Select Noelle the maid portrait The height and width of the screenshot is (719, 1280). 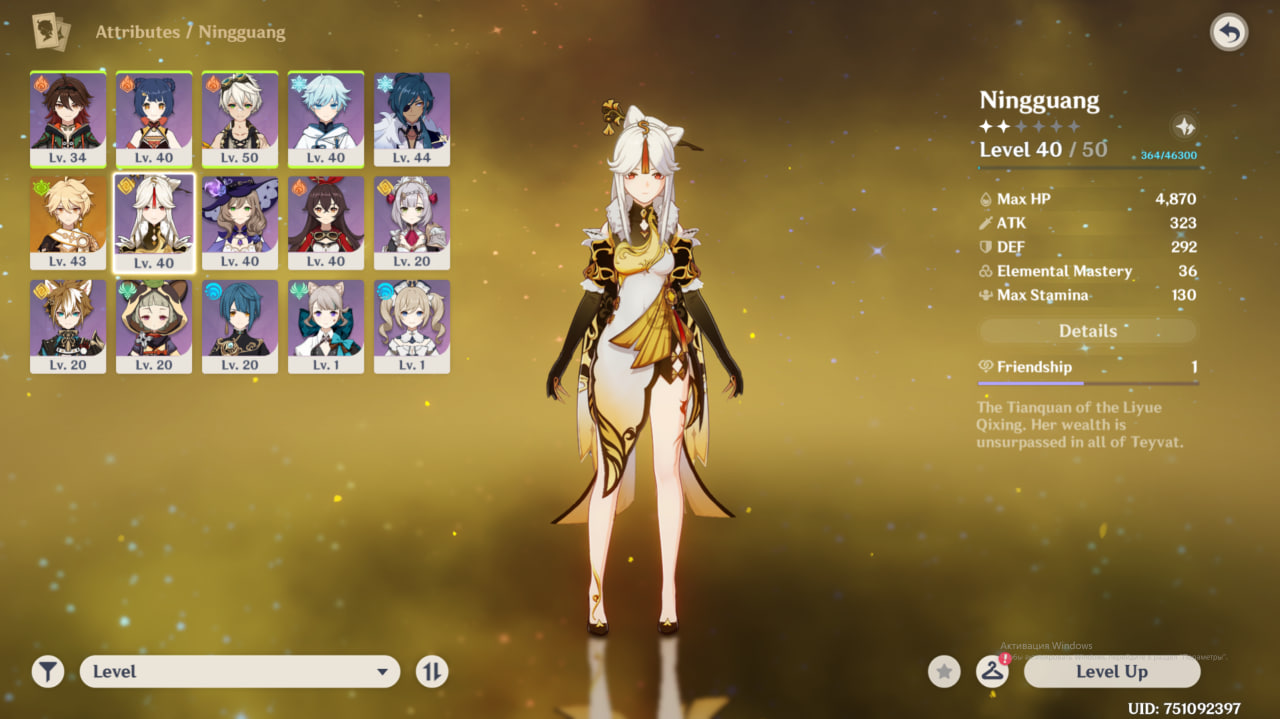pos(412,222)
